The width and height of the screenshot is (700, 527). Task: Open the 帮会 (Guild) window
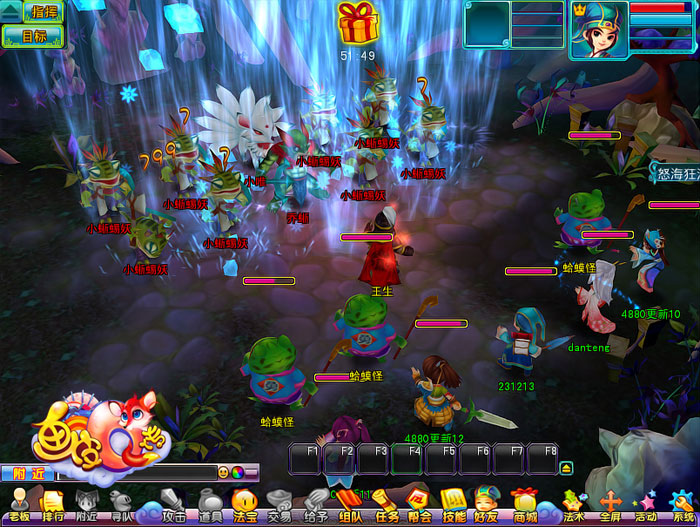click(x=420, y=504)
